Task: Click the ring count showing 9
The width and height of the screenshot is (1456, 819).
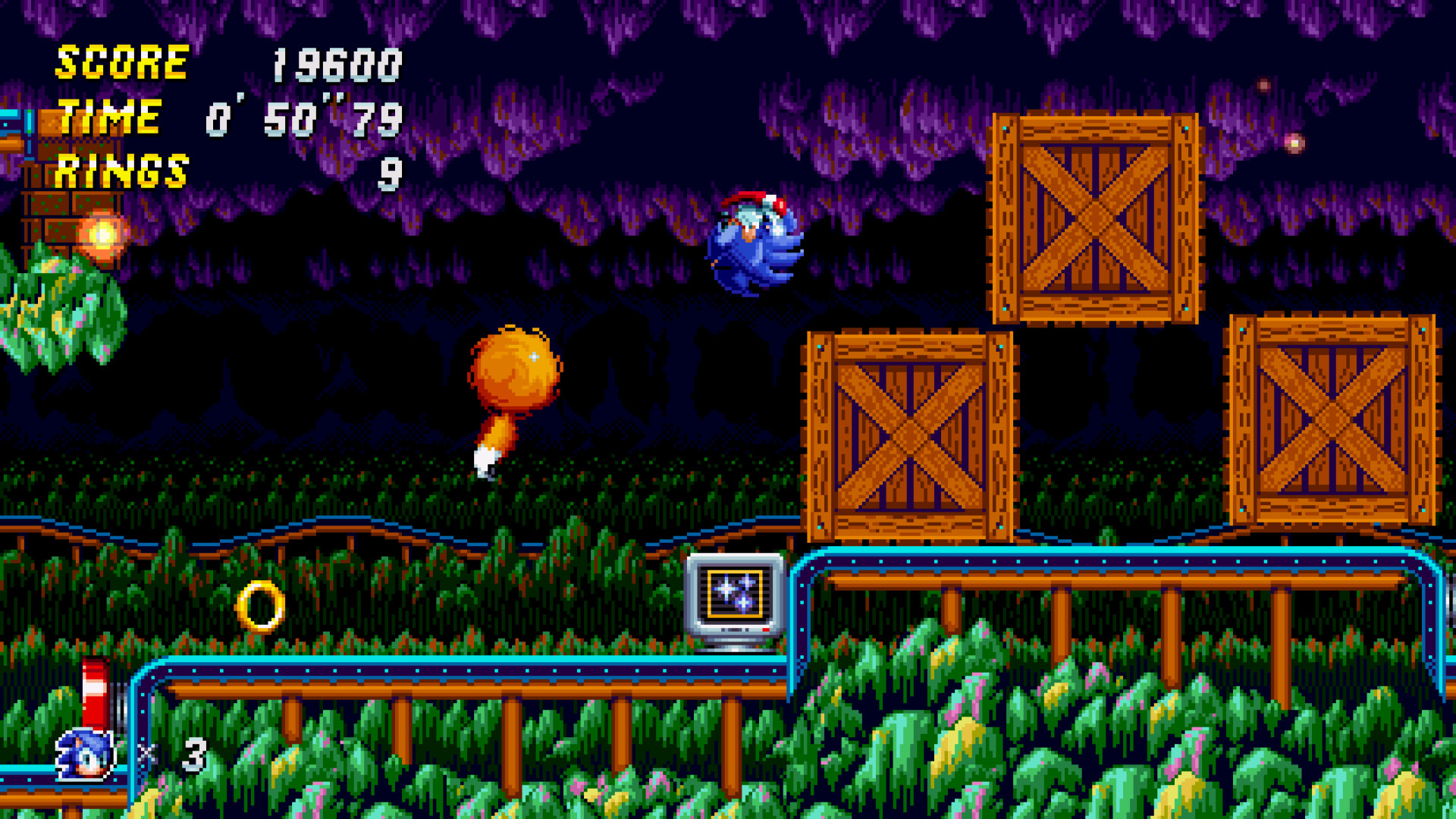Action: click(391, 174)
